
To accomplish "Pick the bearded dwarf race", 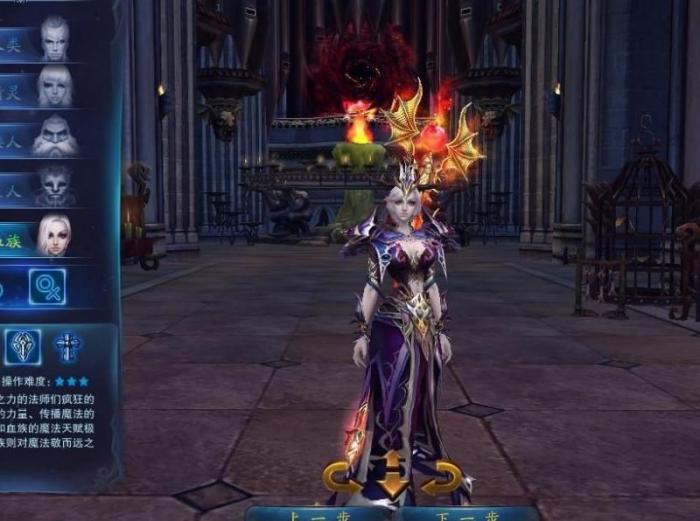I will pyautogui.click(x=53, y=135).
